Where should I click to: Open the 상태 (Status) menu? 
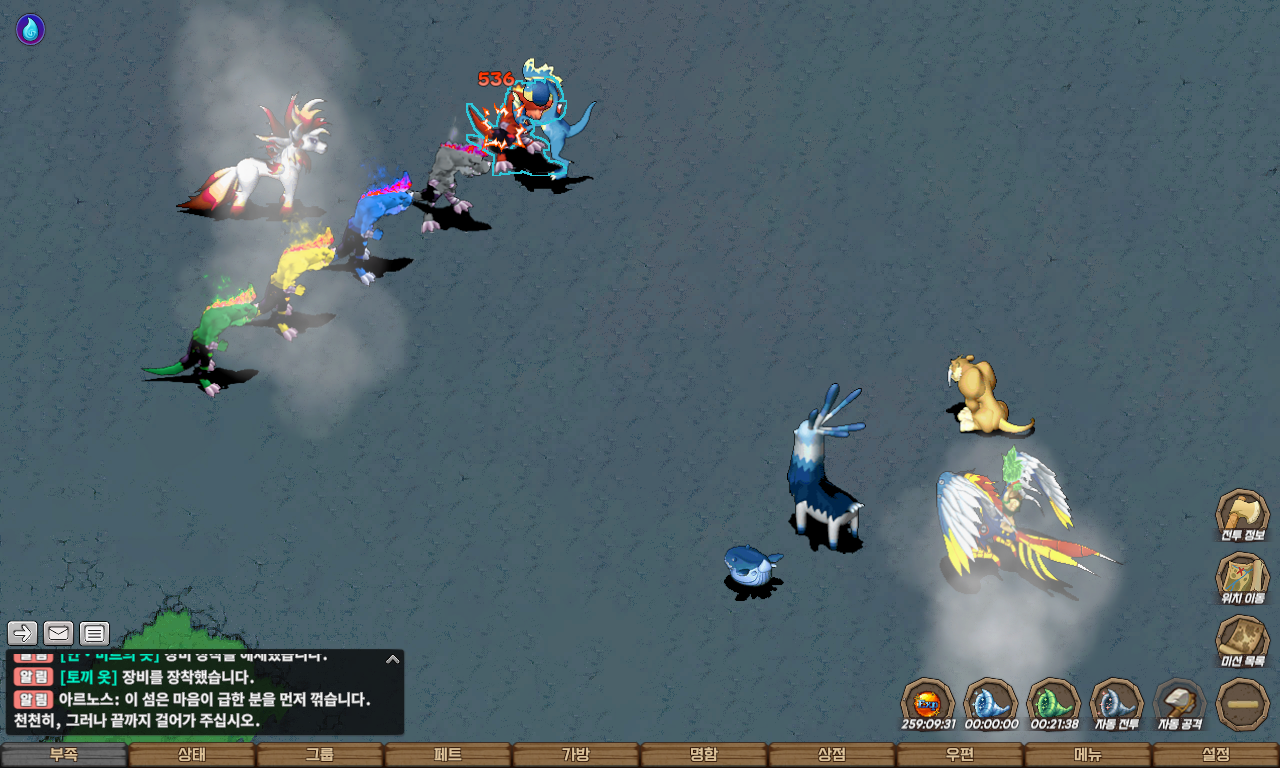pos(191,755)
